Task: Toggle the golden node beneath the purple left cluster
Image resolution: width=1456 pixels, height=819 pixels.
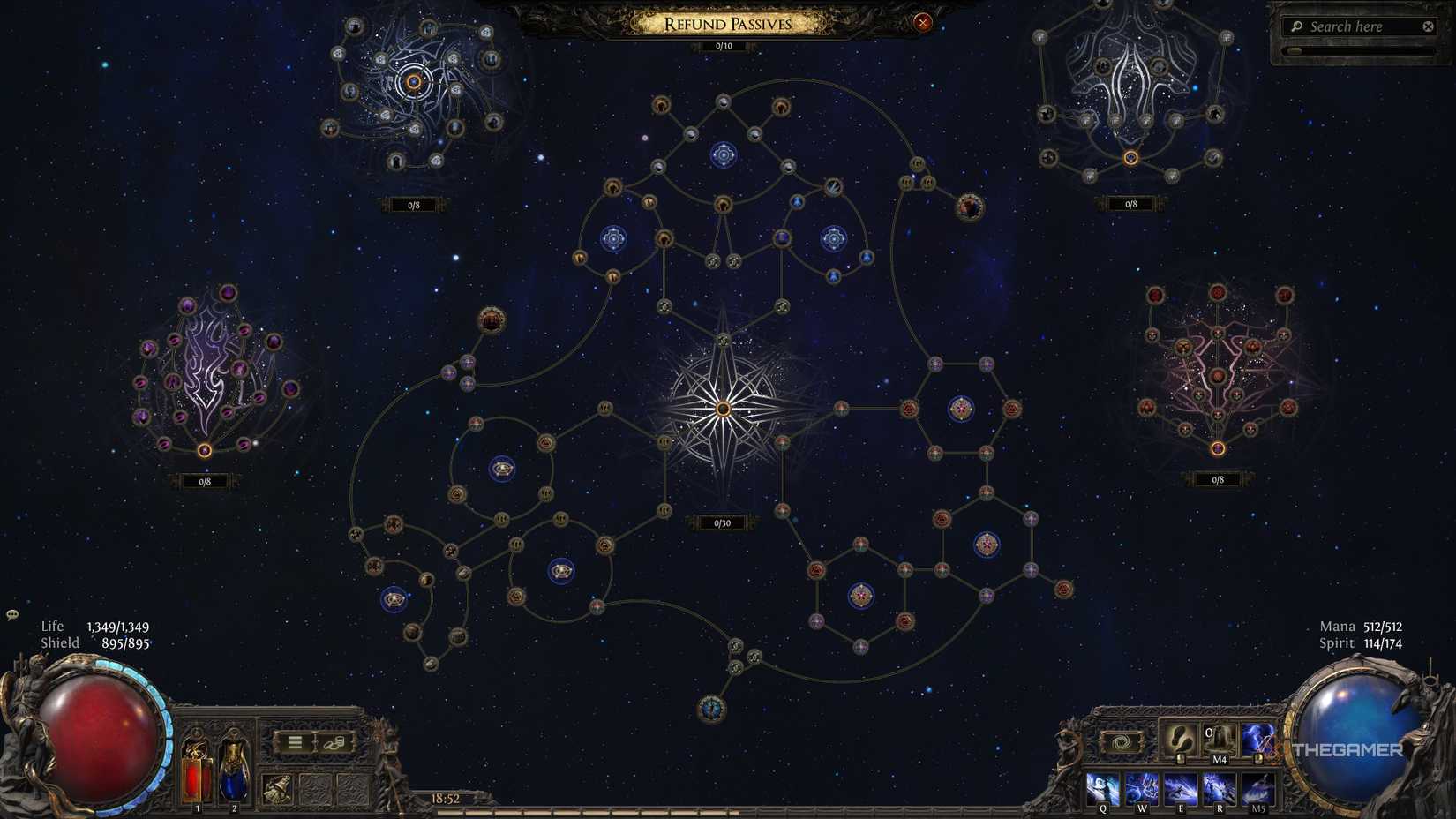Action: (205, 450)
